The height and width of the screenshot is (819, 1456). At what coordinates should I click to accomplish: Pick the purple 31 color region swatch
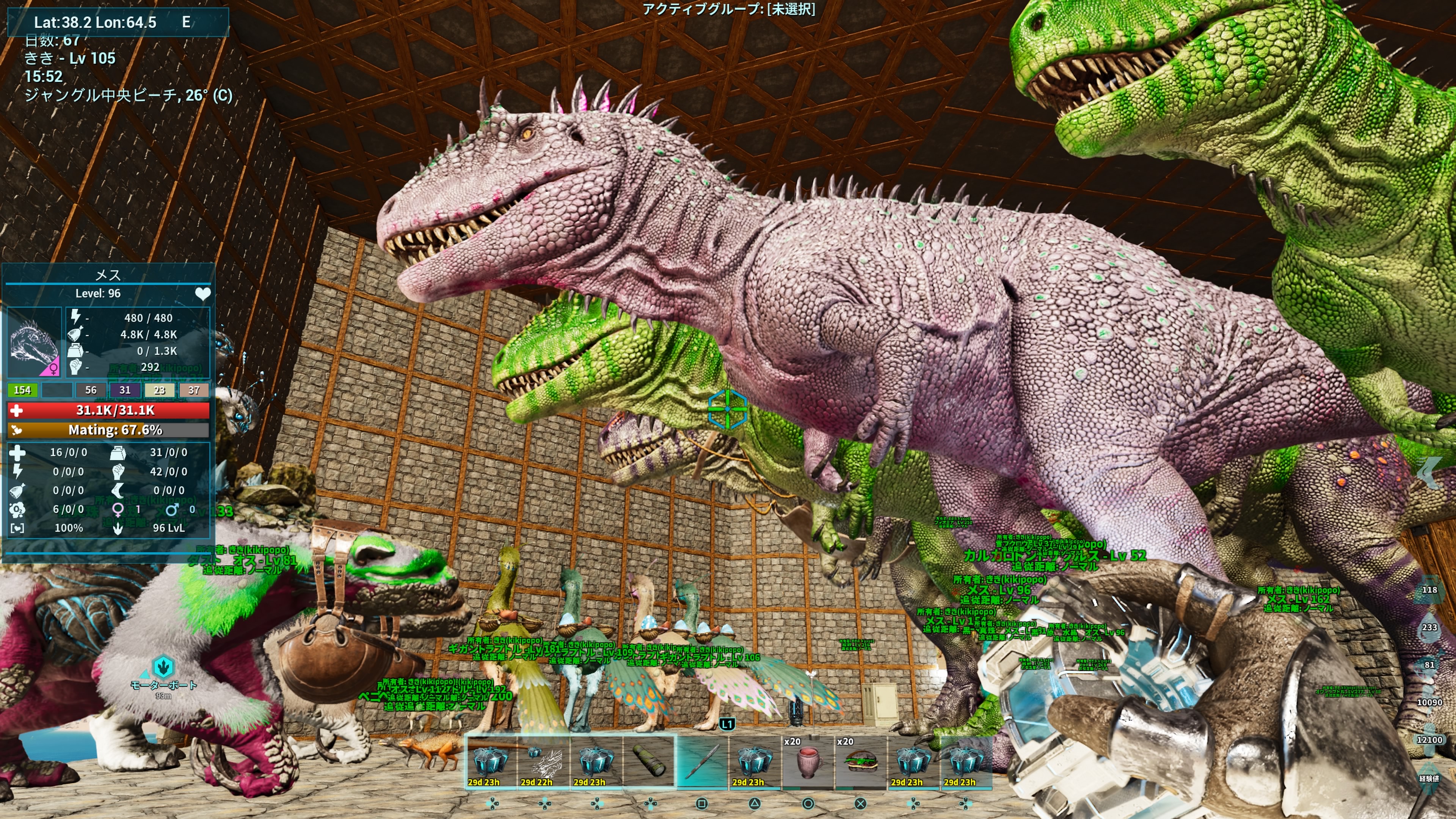[125, 390]
